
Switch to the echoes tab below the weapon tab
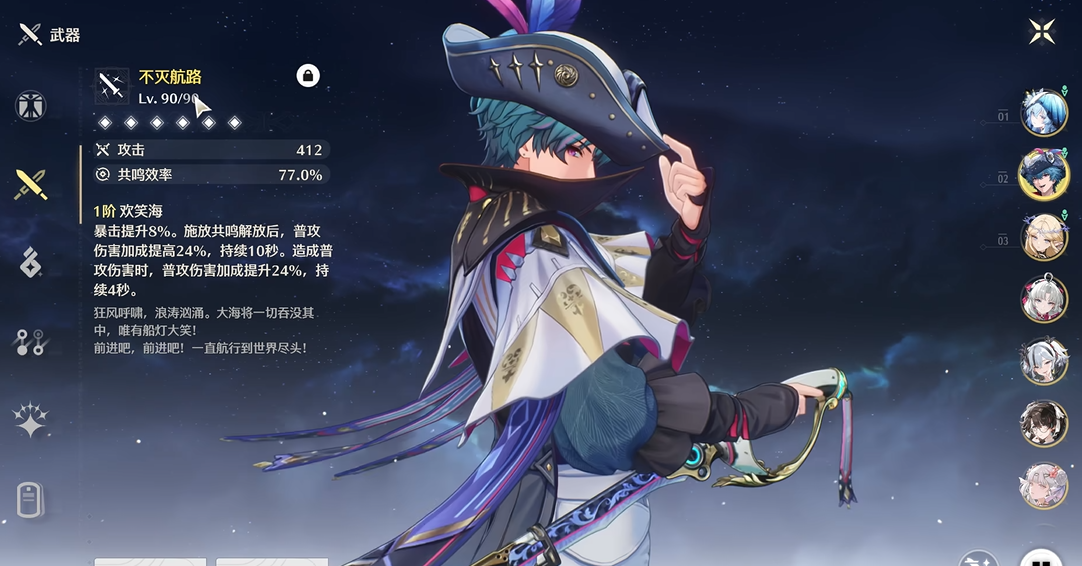(30, 263)
